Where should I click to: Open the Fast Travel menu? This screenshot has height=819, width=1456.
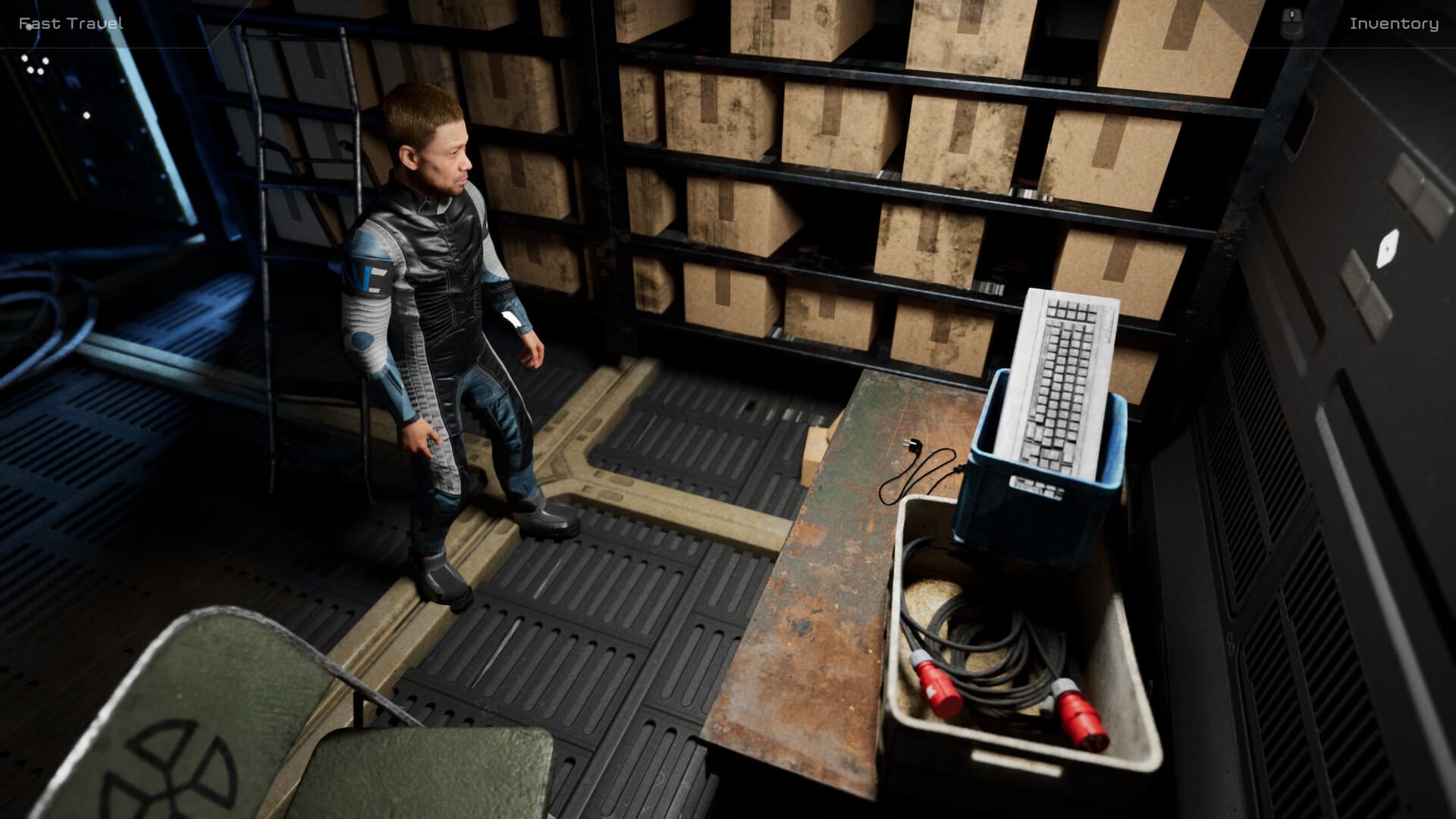[x=72, y=23]
